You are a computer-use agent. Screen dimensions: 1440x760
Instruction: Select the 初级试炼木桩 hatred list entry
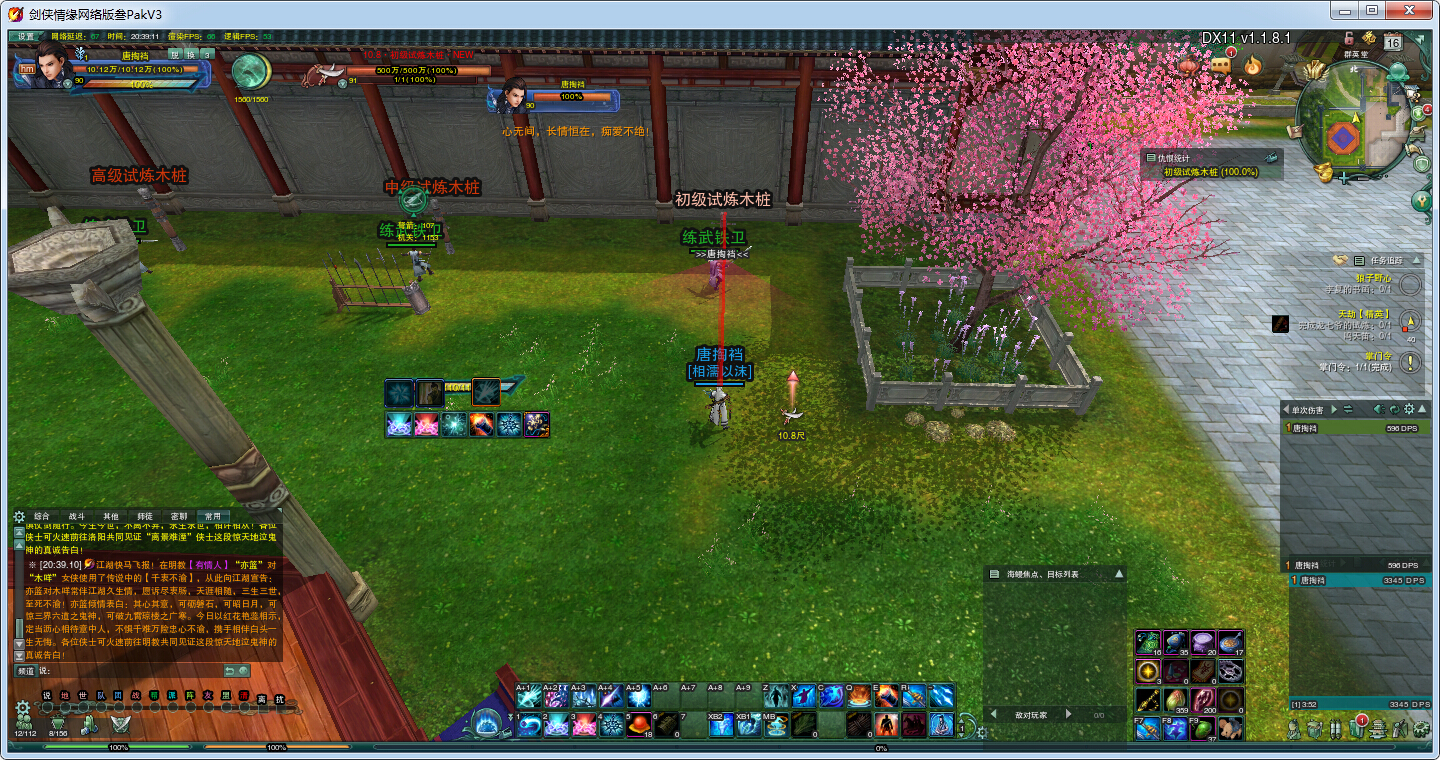[x=1223, y=172]
